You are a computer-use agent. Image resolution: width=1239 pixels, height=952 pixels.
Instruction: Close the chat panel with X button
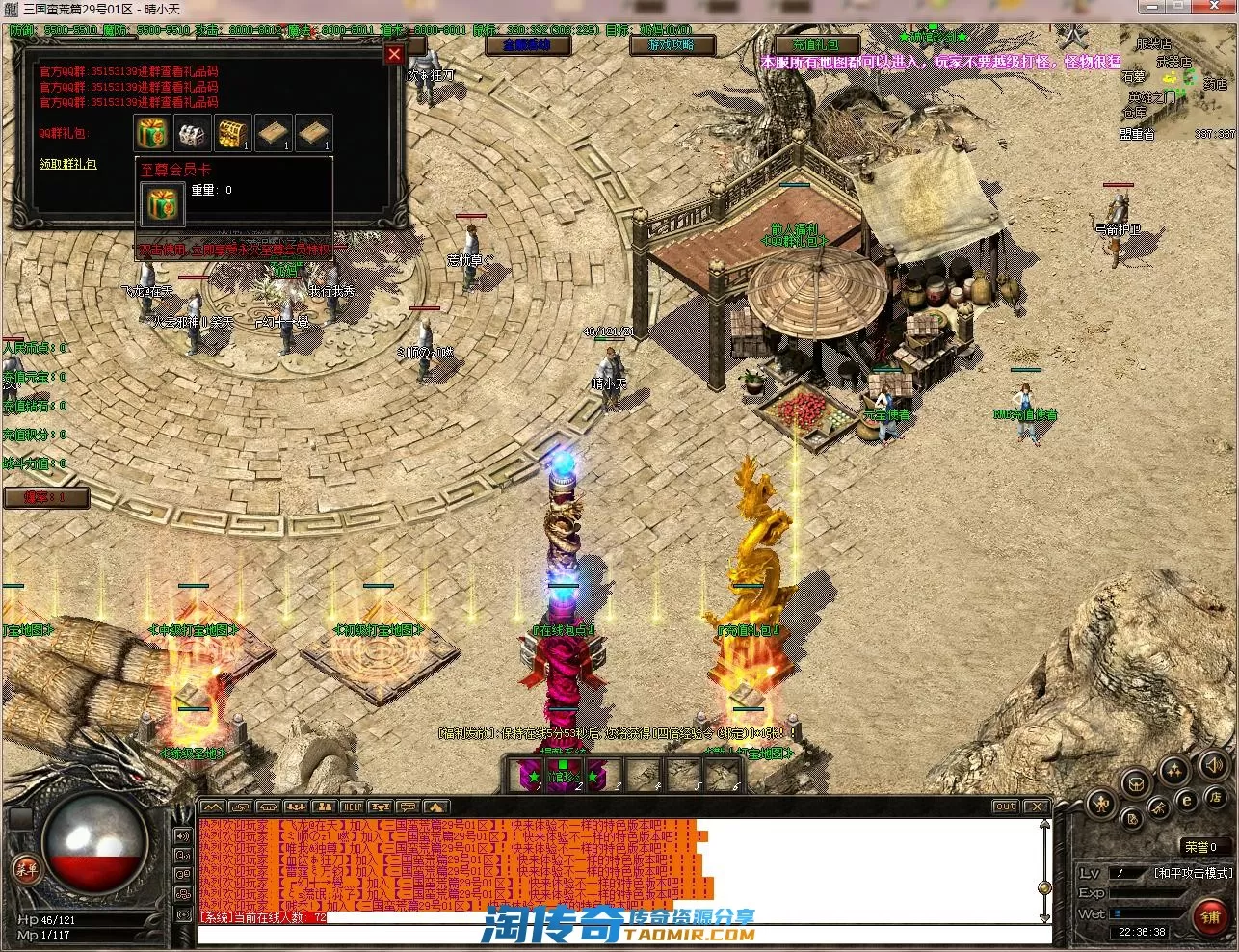[x=1035, y=807]
